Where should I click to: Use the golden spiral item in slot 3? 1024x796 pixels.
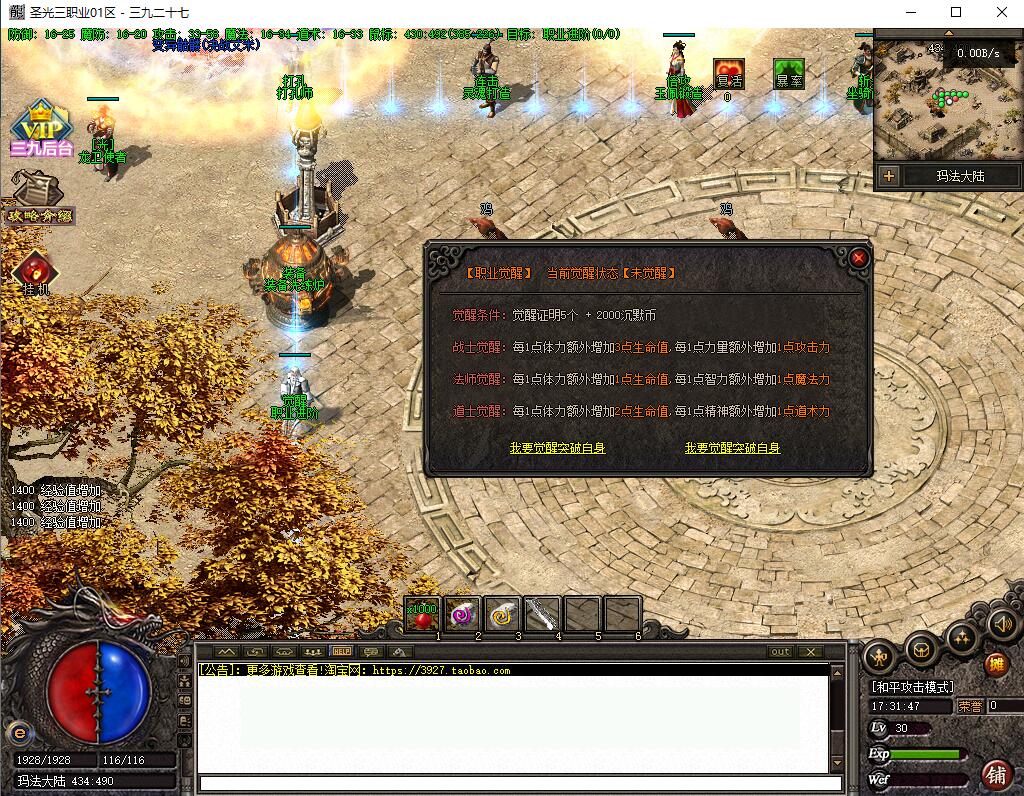502,615
